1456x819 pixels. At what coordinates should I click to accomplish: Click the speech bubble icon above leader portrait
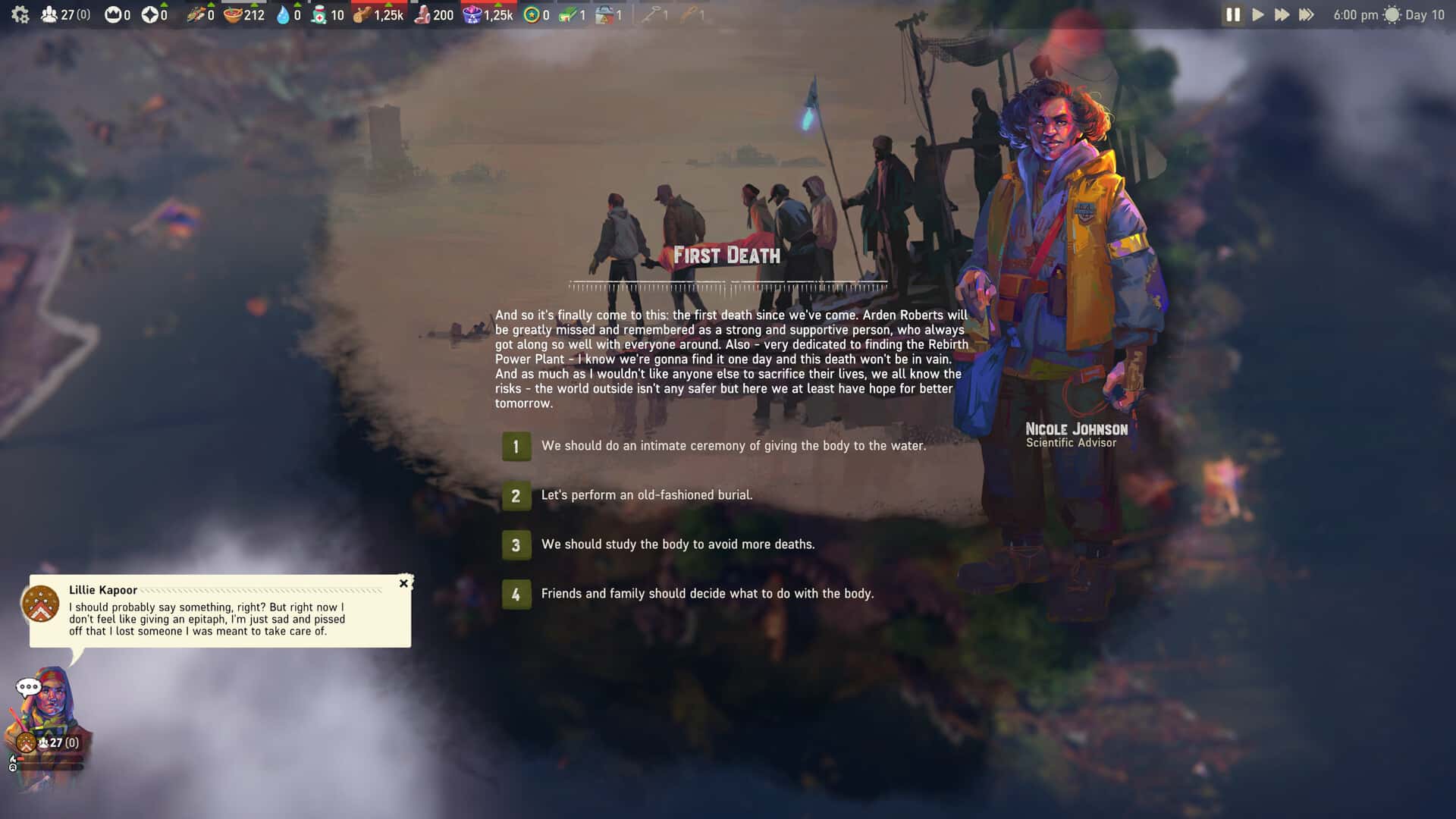[x=28, y=687]
